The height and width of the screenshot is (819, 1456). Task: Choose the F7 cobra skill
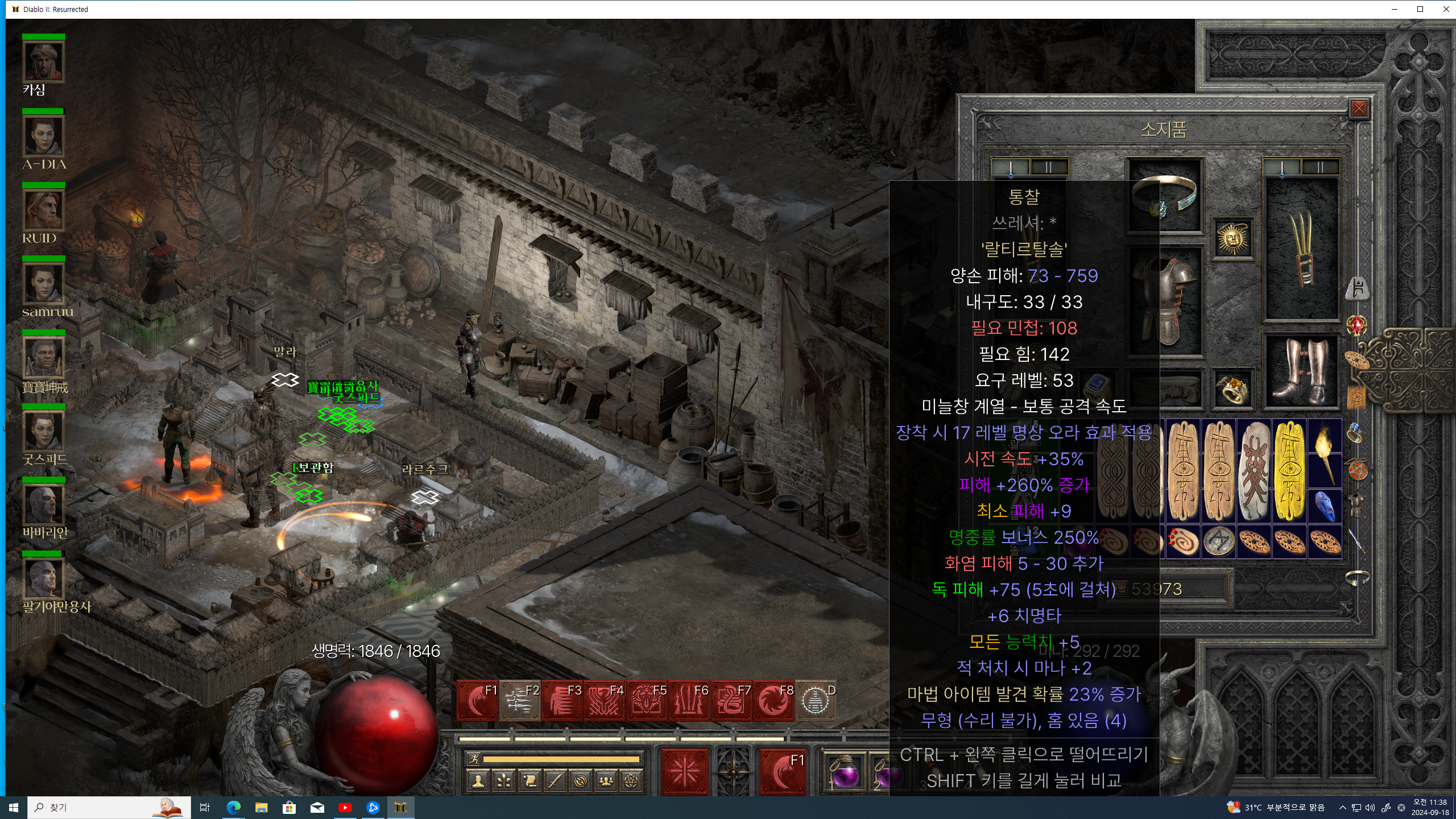[x=731, y=701]
